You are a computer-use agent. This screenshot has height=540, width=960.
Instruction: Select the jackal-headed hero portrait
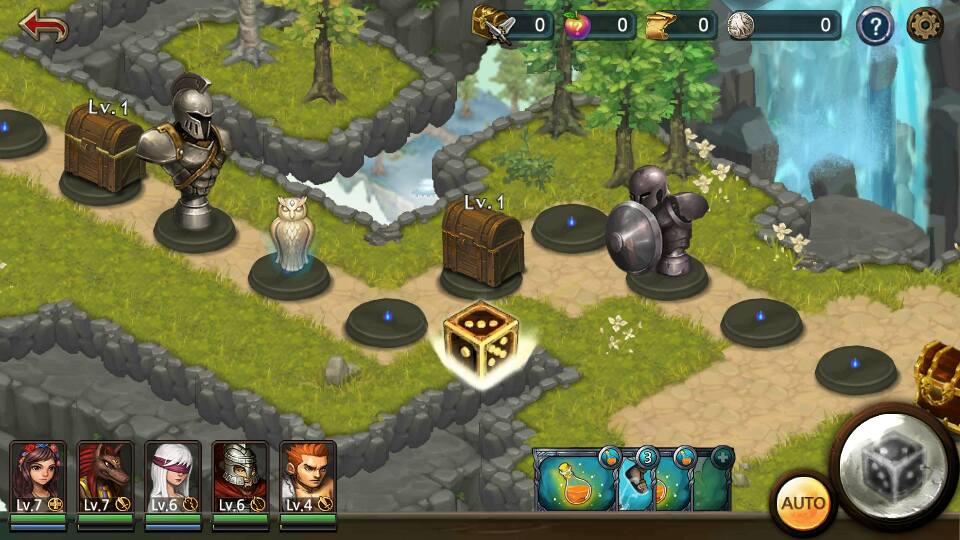point(105,477)
